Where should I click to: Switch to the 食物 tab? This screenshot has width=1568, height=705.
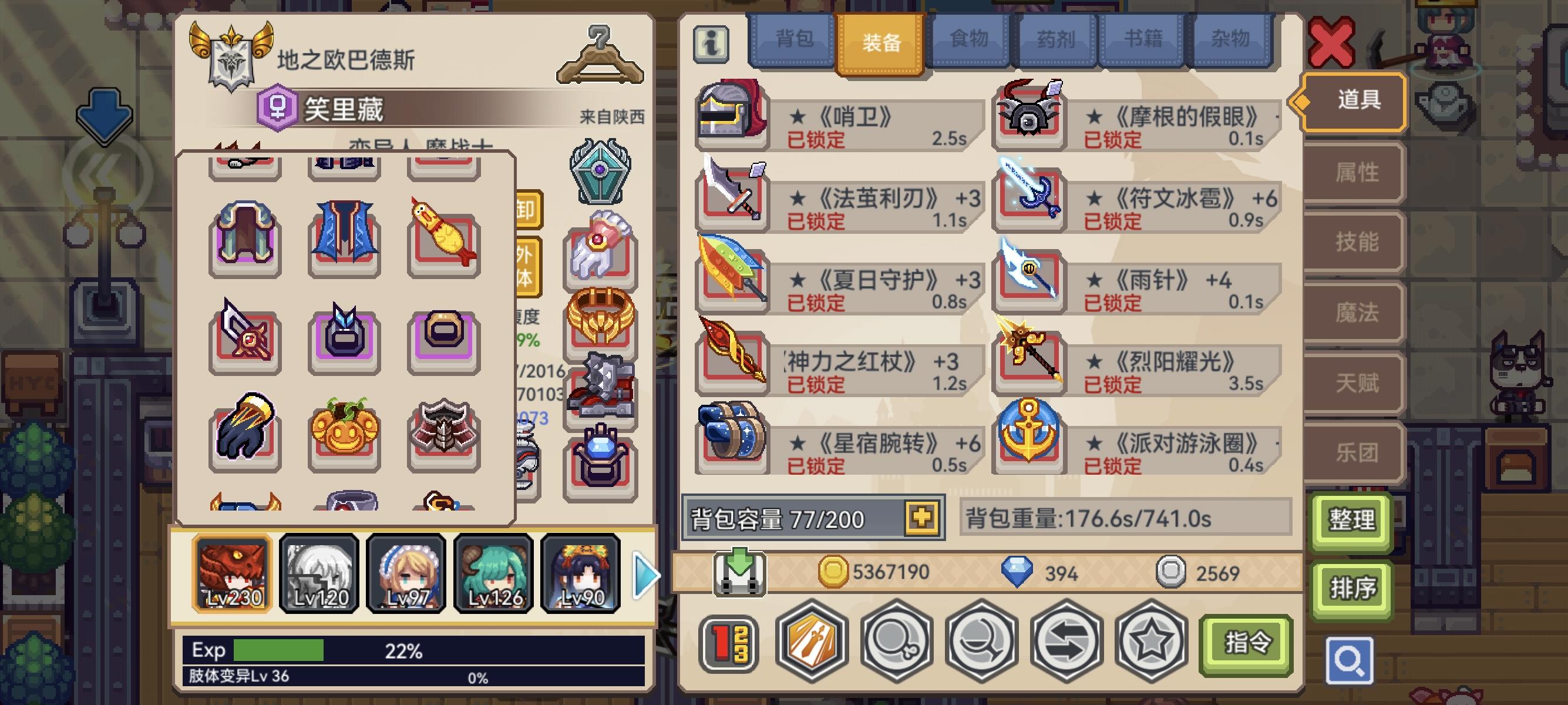click(970, 38)
